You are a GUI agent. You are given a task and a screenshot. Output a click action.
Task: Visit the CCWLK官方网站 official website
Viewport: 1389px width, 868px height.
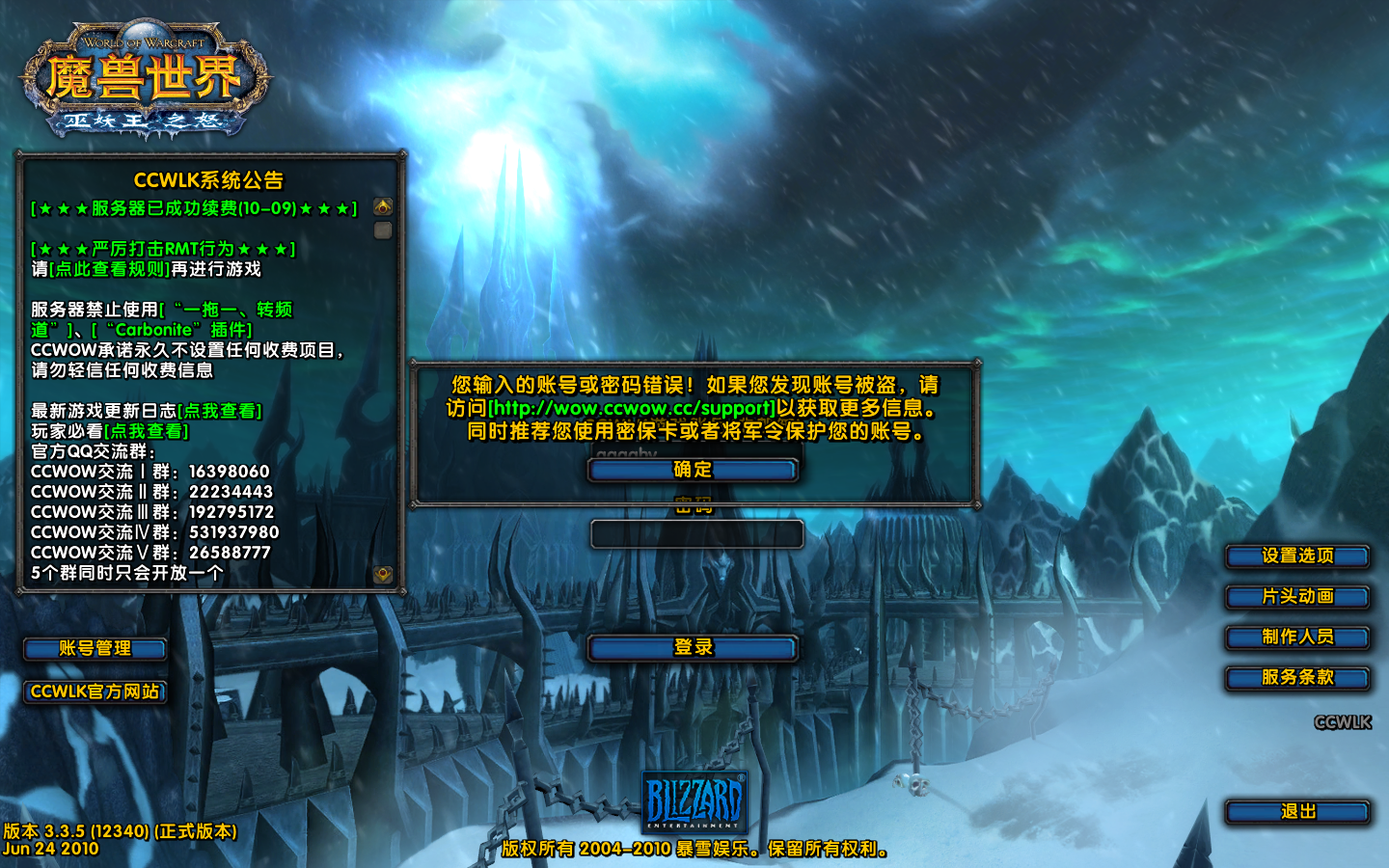95,692
